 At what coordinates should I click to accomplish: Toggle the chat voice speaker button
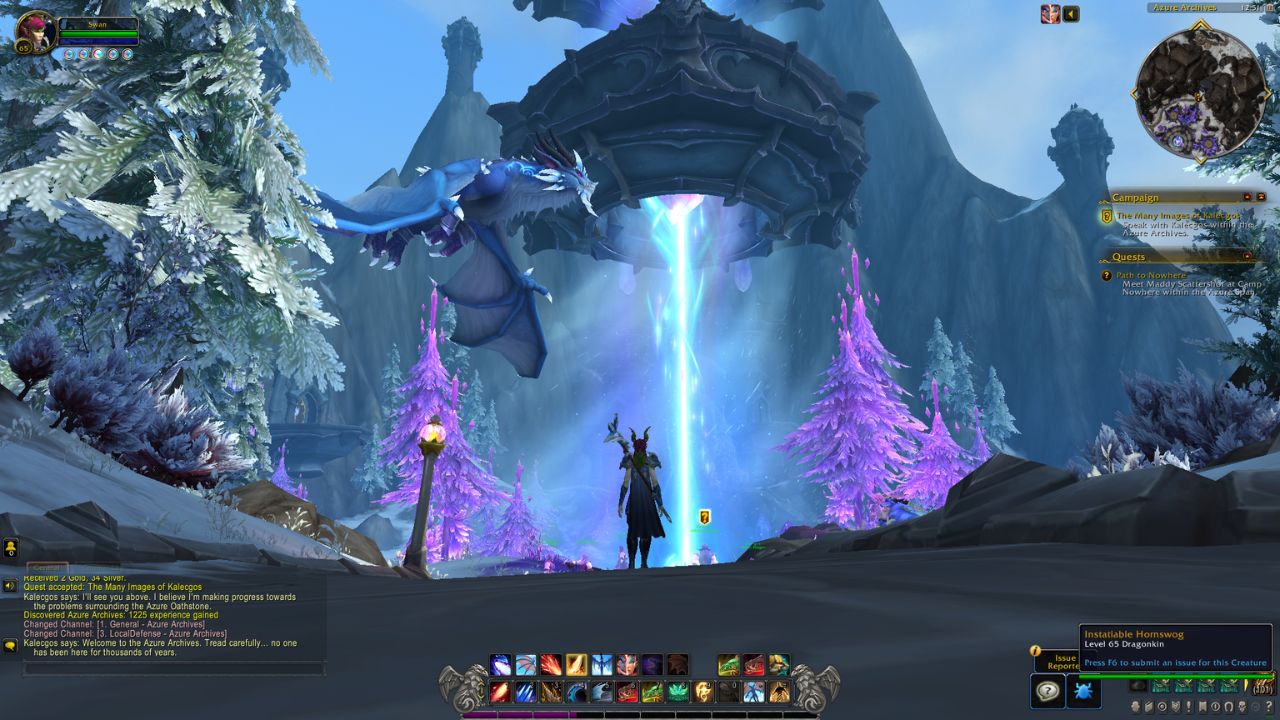click(10, 586)
